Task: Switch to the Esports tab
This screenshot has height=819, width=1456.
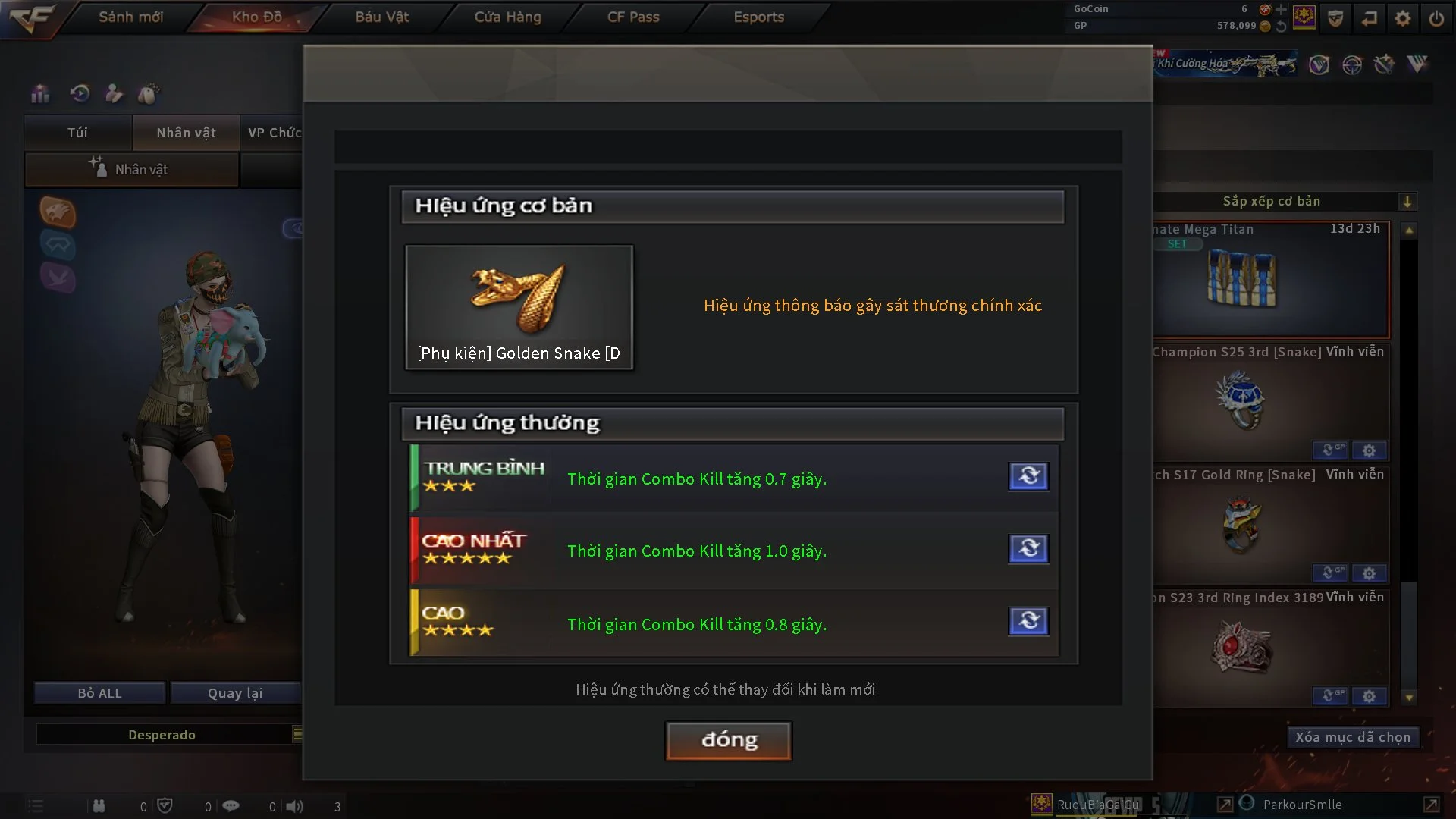Action: tap(758, 17)
